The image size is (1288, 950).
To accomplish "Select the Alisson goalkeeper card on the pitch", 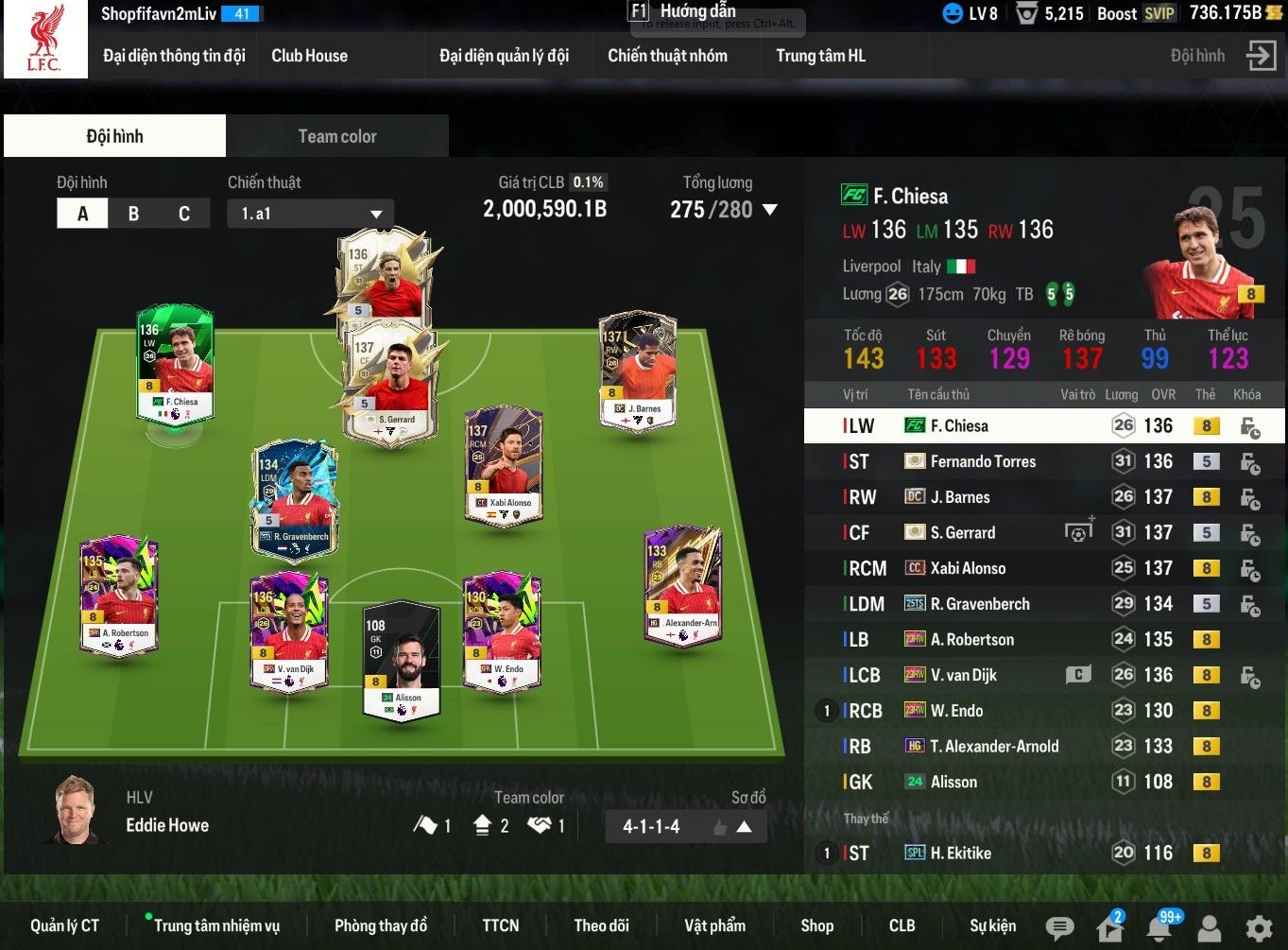I will click(x=402, y=659).
